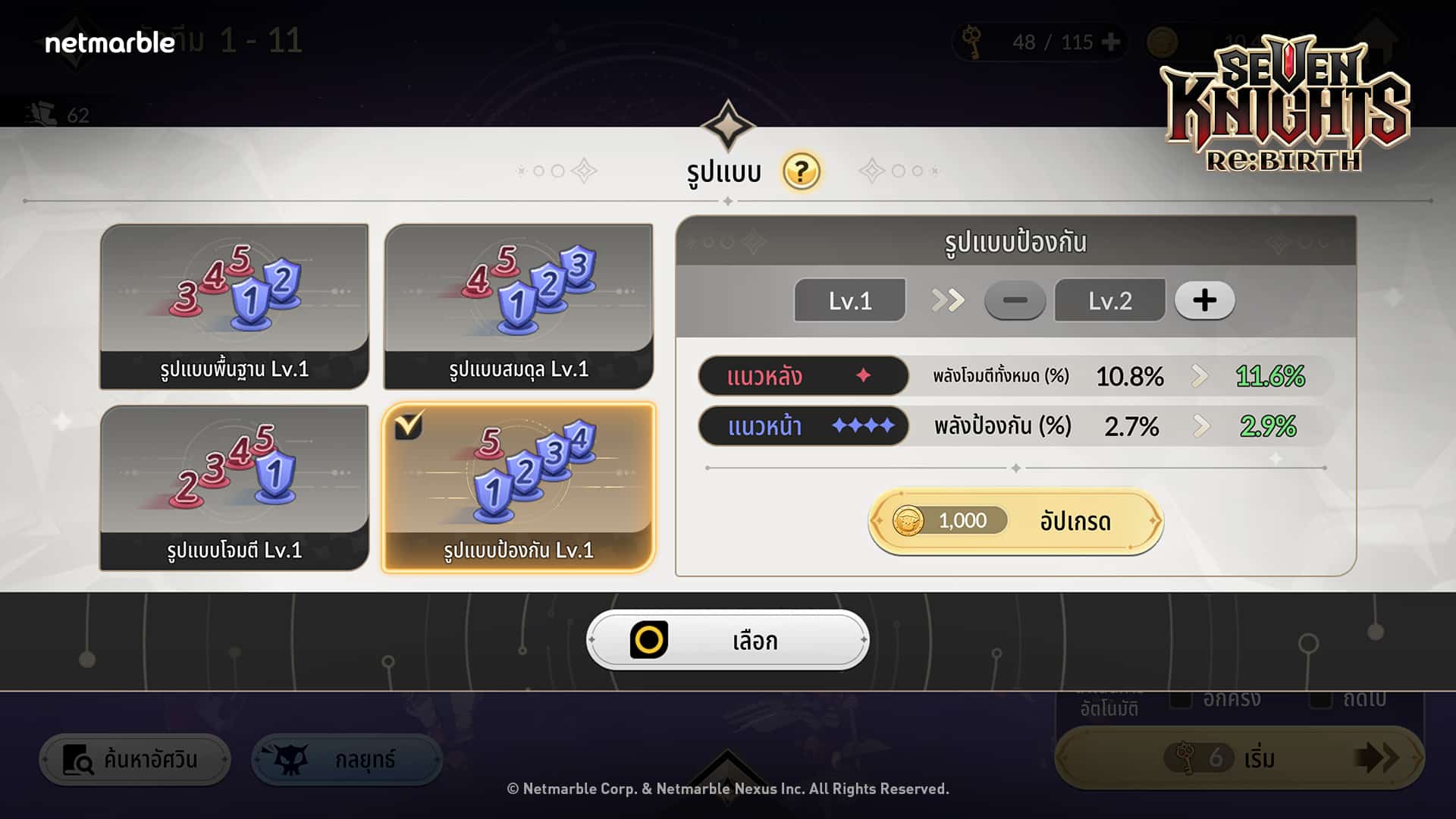Open the yellow question mark help
This screenshot has height=819, width=1456.
[802, 171]
